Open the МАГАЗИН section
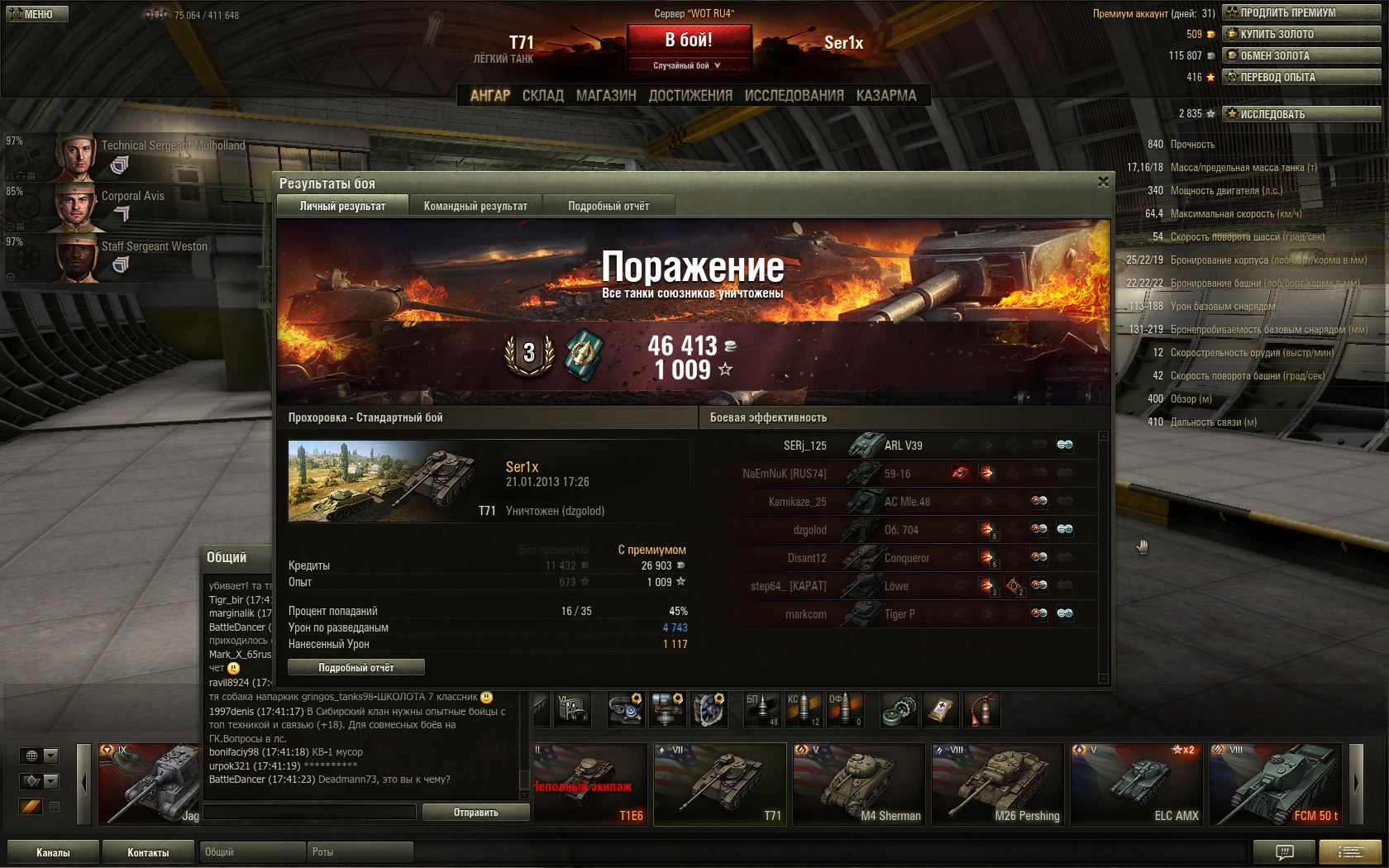This screenshot has width=1389, height=868. point(606,96)
